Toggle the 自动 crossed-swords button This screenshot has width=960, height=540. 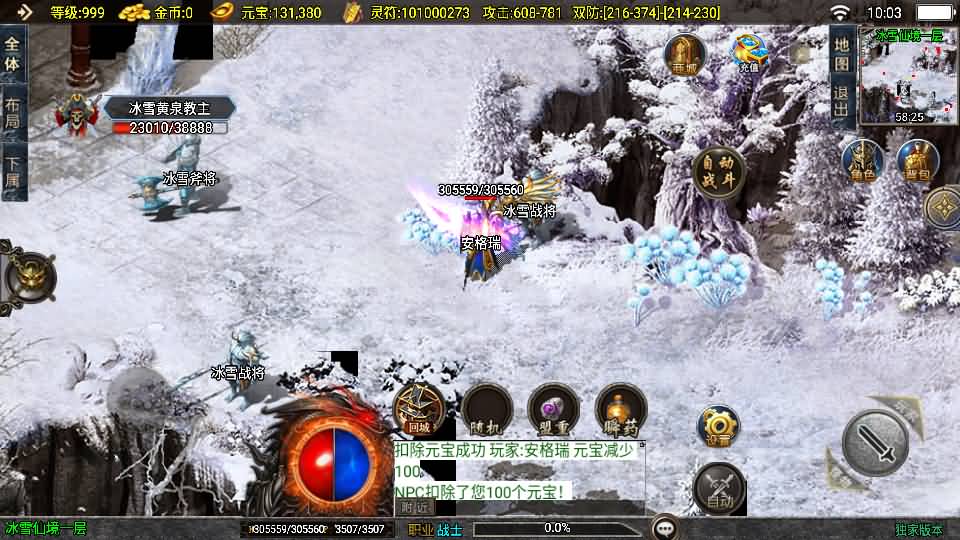719,487
